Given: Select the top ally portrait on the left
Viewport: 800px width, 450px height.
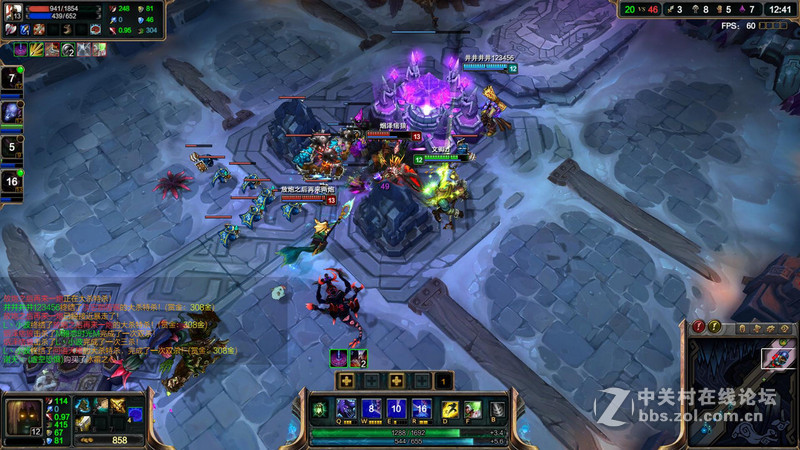Looking at the screenshot, I should (13, 78).
